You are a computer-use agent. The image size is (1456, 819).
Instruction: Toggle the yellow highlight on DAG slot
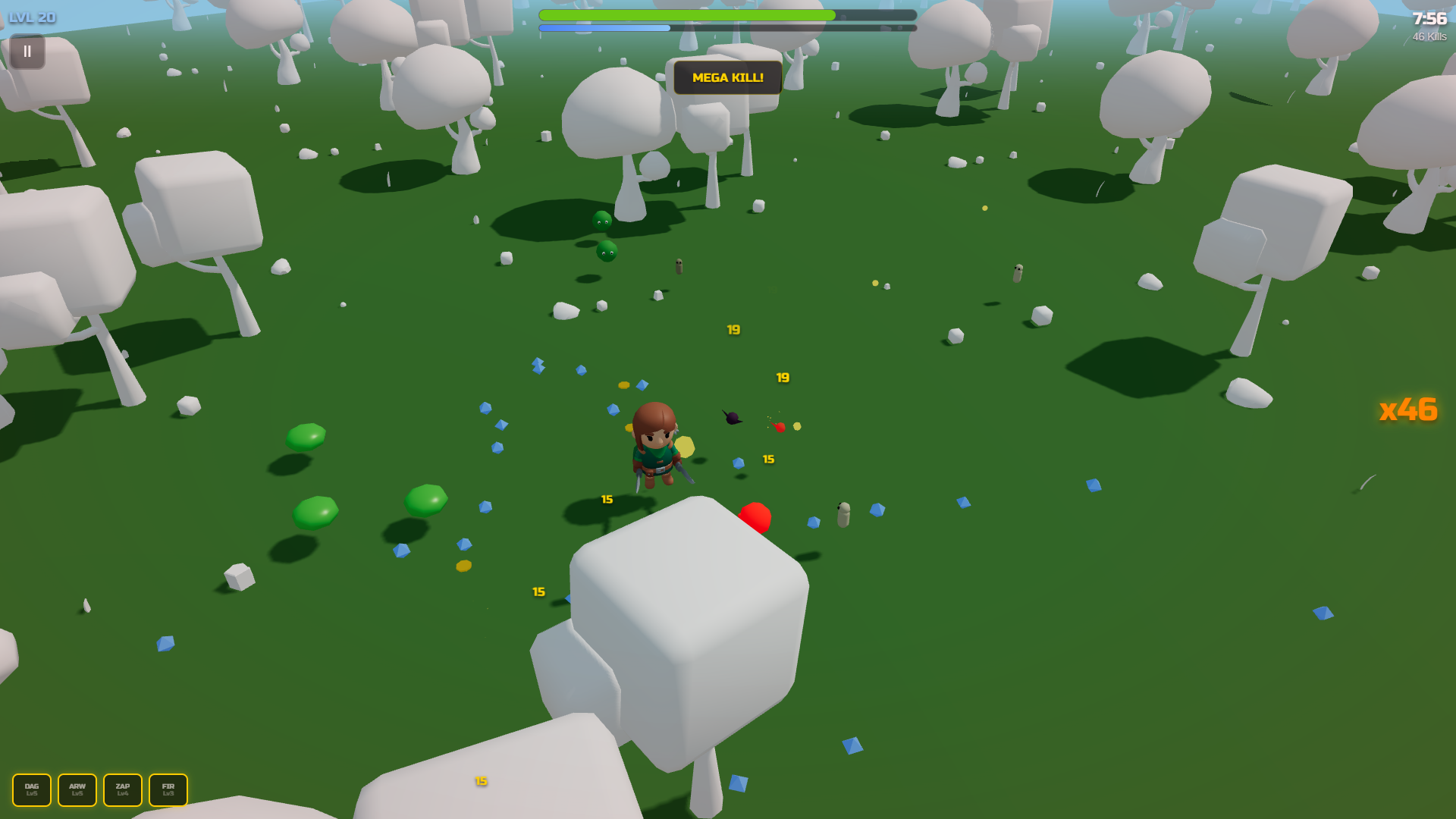(31, 789)
